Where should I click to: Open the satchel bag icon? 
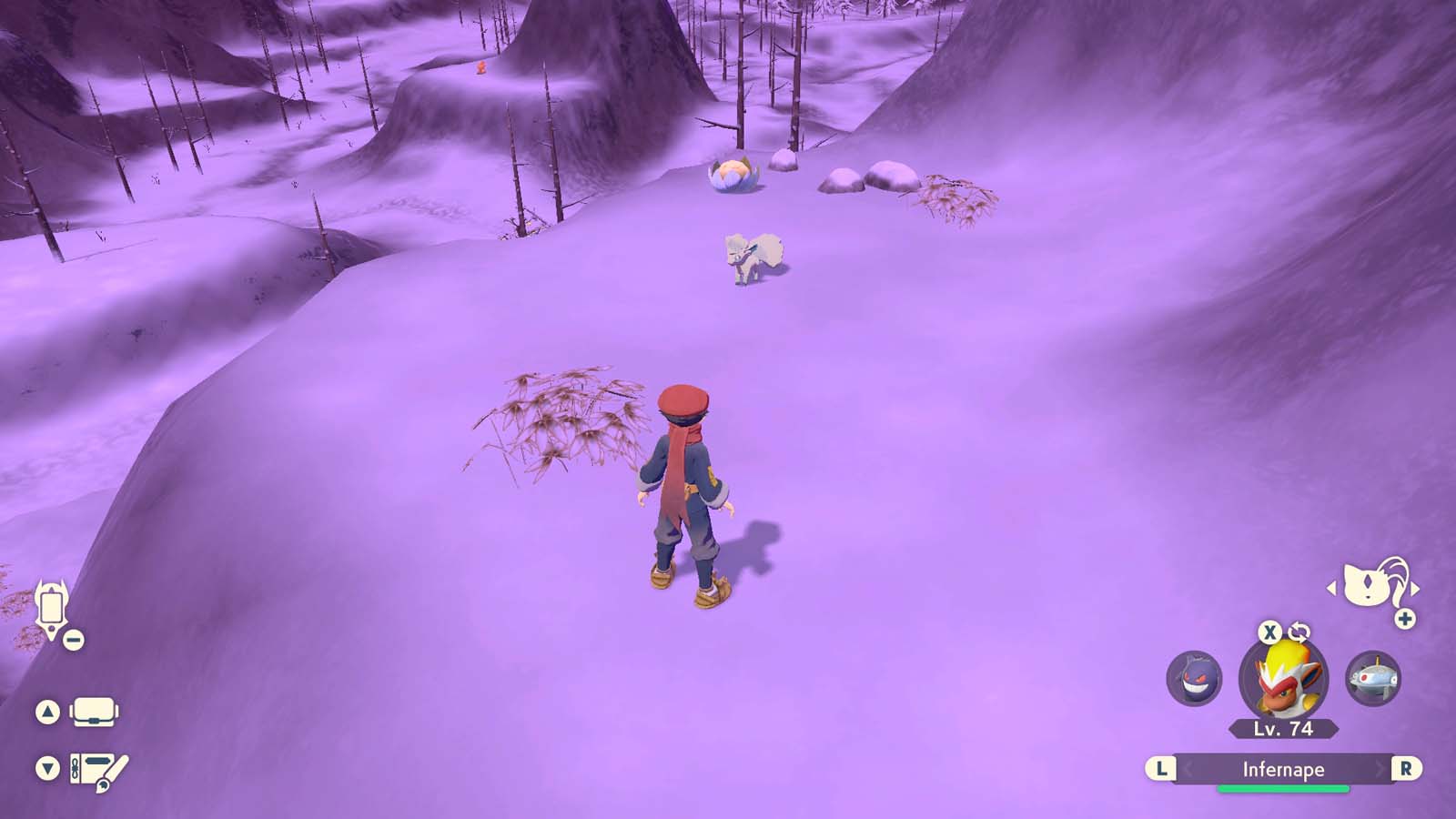pyautogui.click(x=94, y=712)
